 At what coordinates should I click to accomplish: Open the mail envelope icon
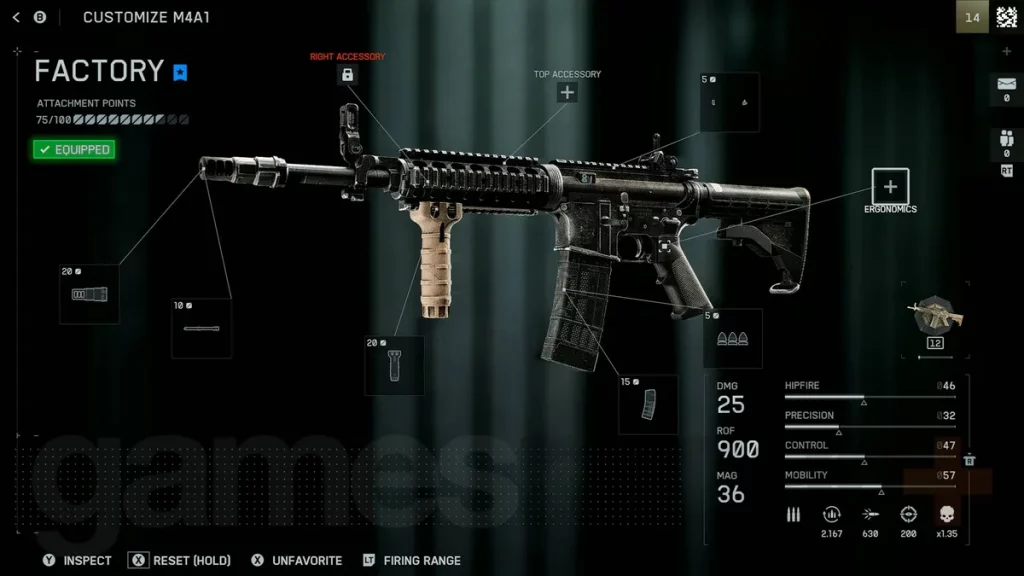point(1006,87)
